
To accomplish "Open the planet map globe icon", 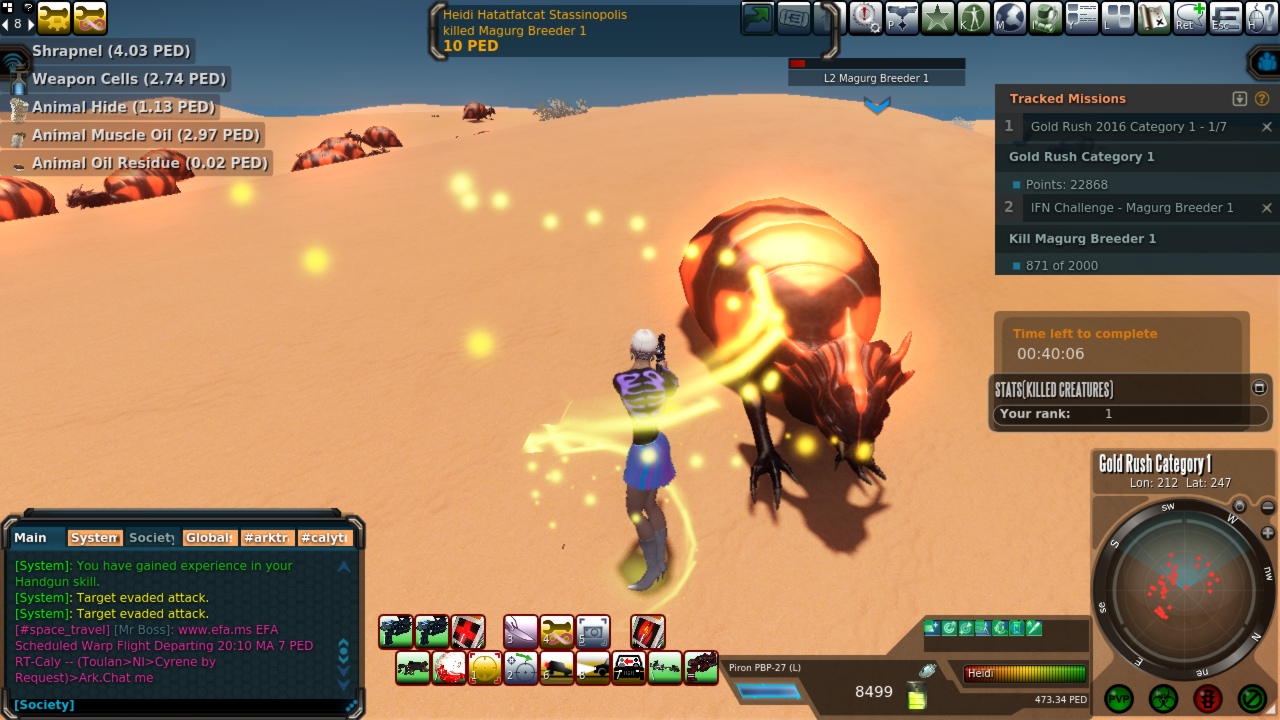I will pyautogui.click(x=1008, y=17).
